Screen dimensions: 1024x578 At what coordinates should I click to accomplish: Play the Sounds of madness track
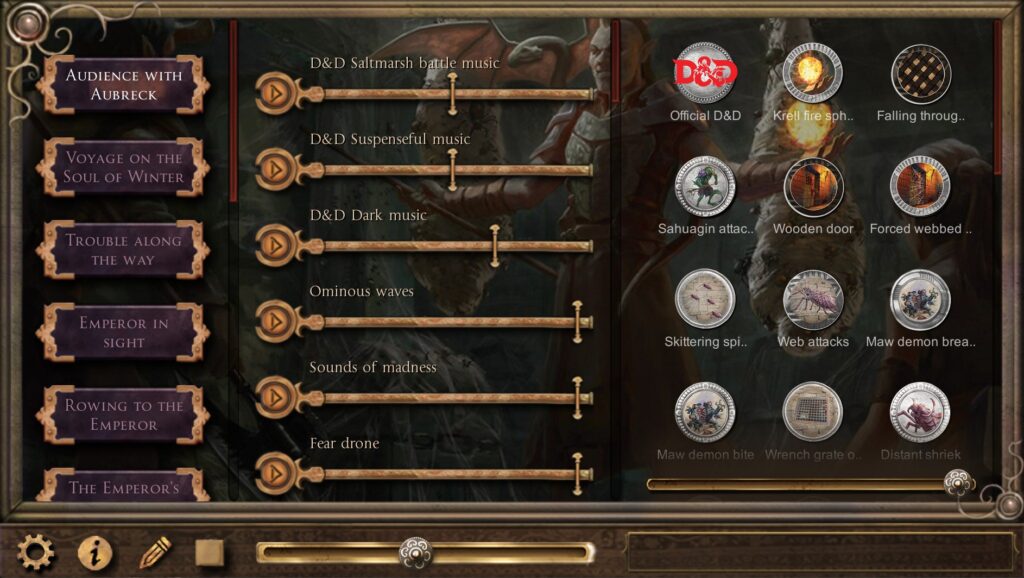pos(273,397)
